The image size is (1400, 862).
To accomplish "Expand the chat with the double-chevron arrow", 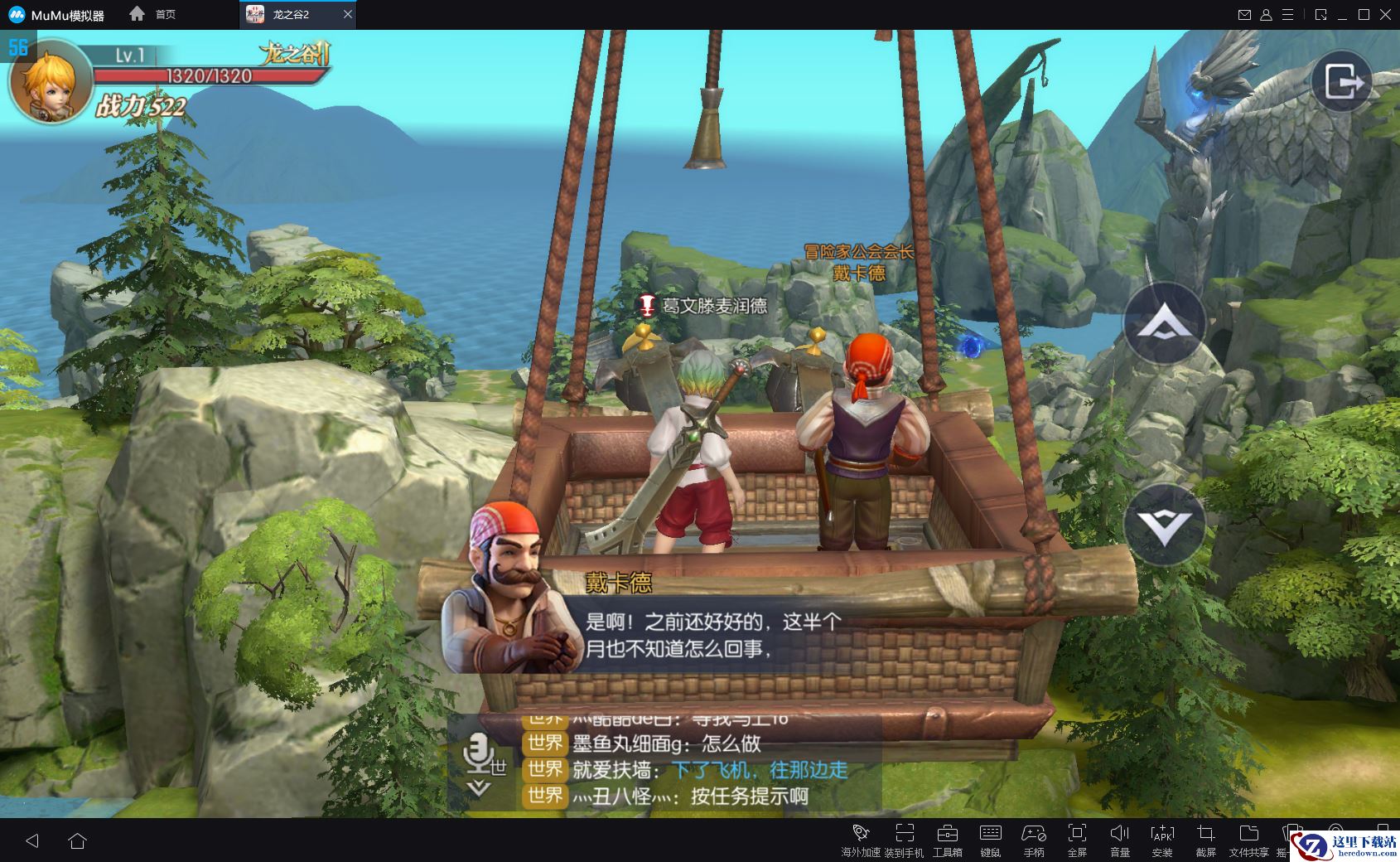I will pyautogui.click(x=479, y=788).
